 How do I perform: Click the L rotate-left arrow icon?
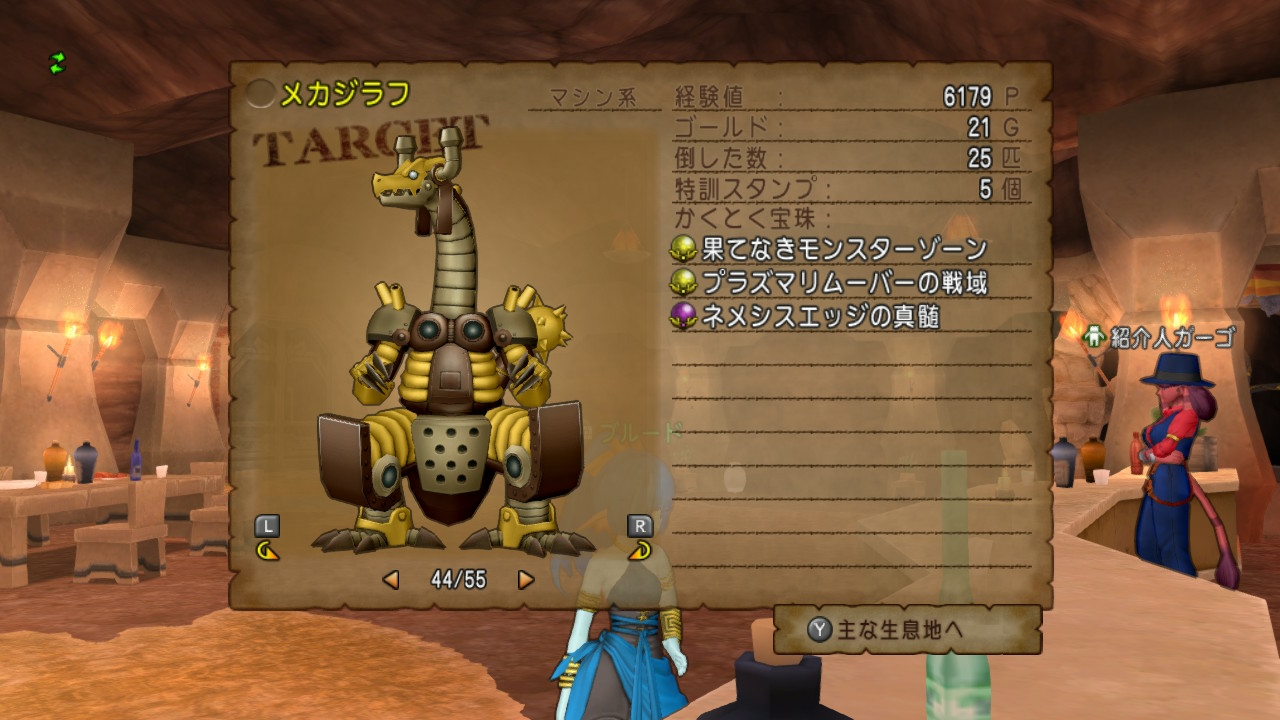click(x=266, y=550)
